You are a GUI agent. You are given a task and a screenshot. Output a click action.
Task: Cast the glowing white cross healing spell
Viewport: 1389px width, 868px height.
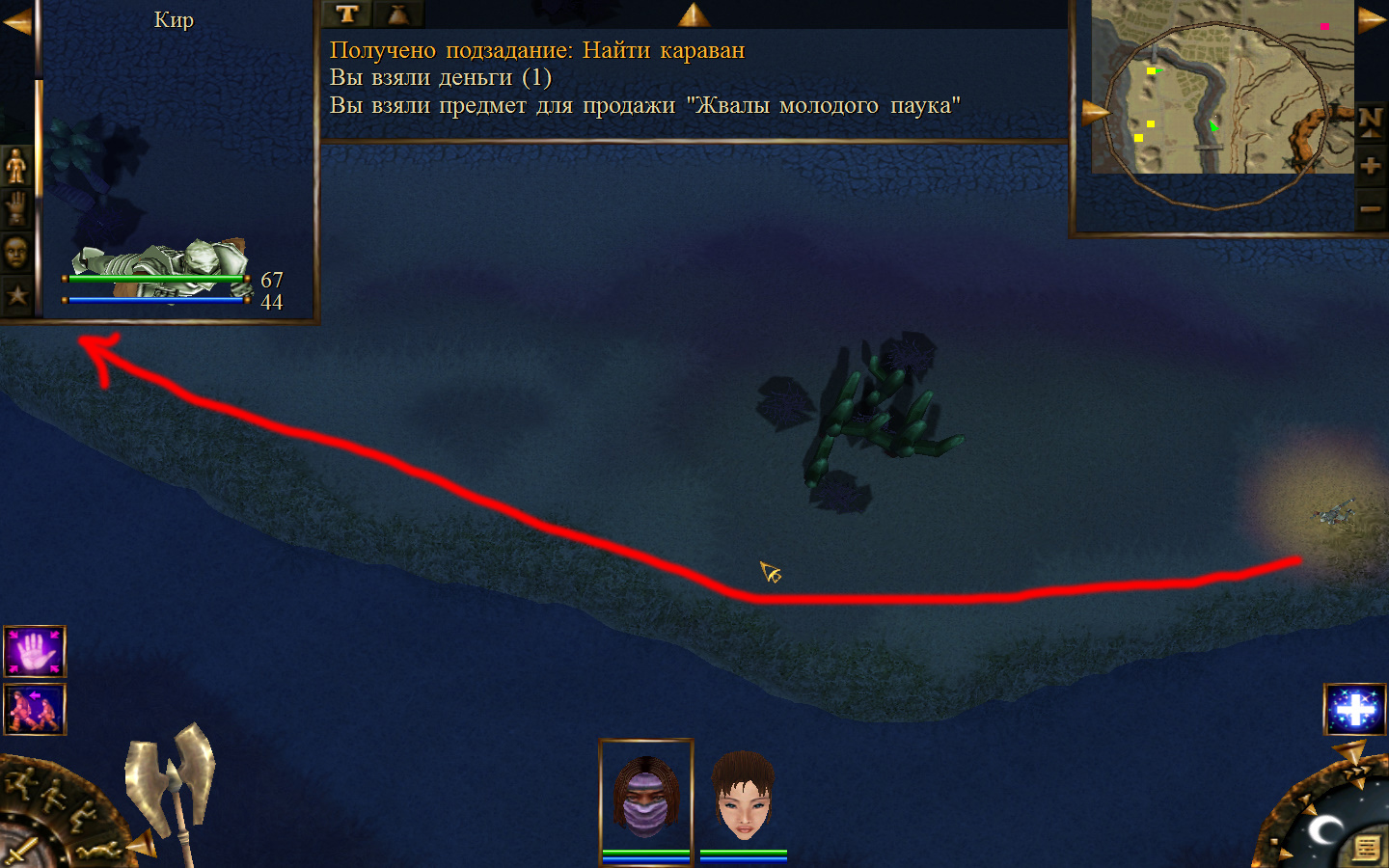[1355, 710]
